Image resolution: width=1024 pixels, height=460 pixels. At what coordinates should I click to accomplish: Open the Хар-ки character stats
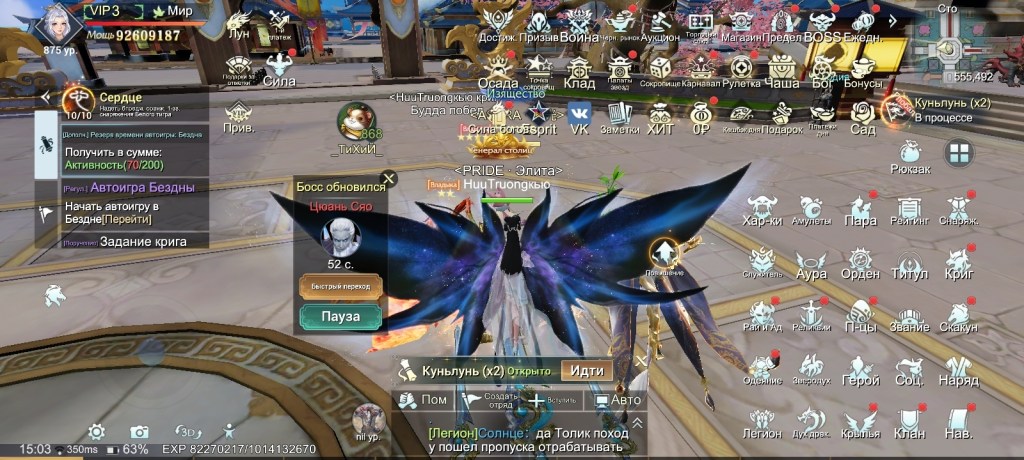(x=762, y=209)
